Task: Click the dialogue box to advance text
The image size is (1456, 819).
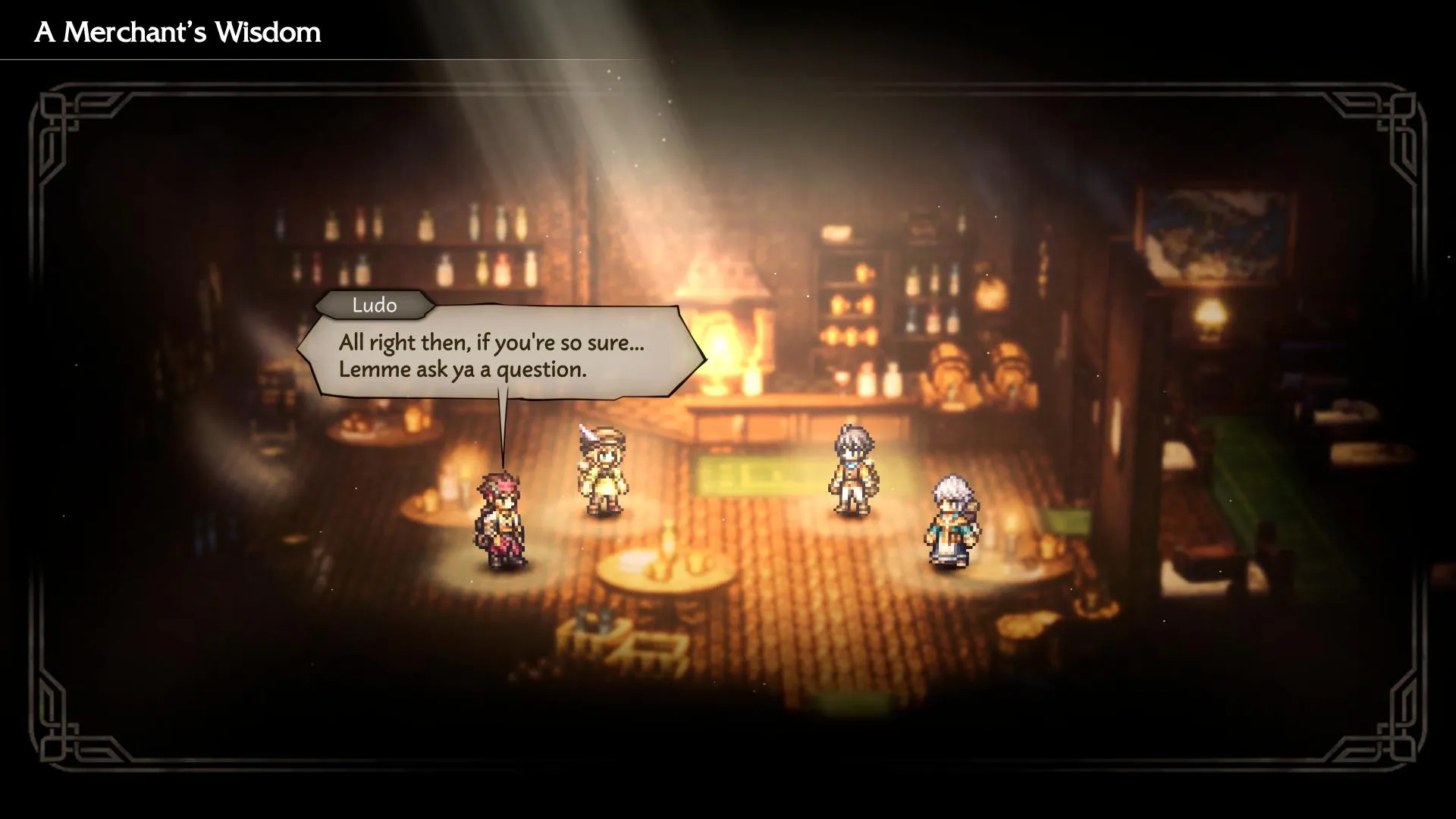Action: (500, 356)
